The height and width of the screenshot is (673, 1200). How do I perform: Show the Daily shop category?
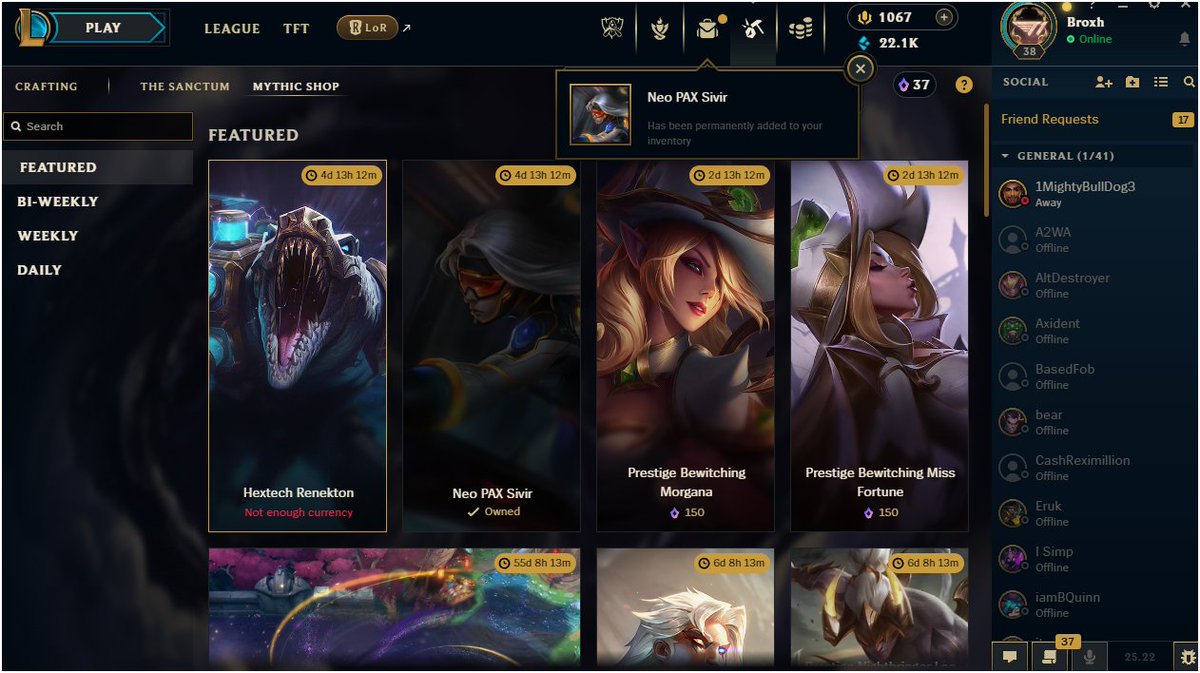[40, 270]
